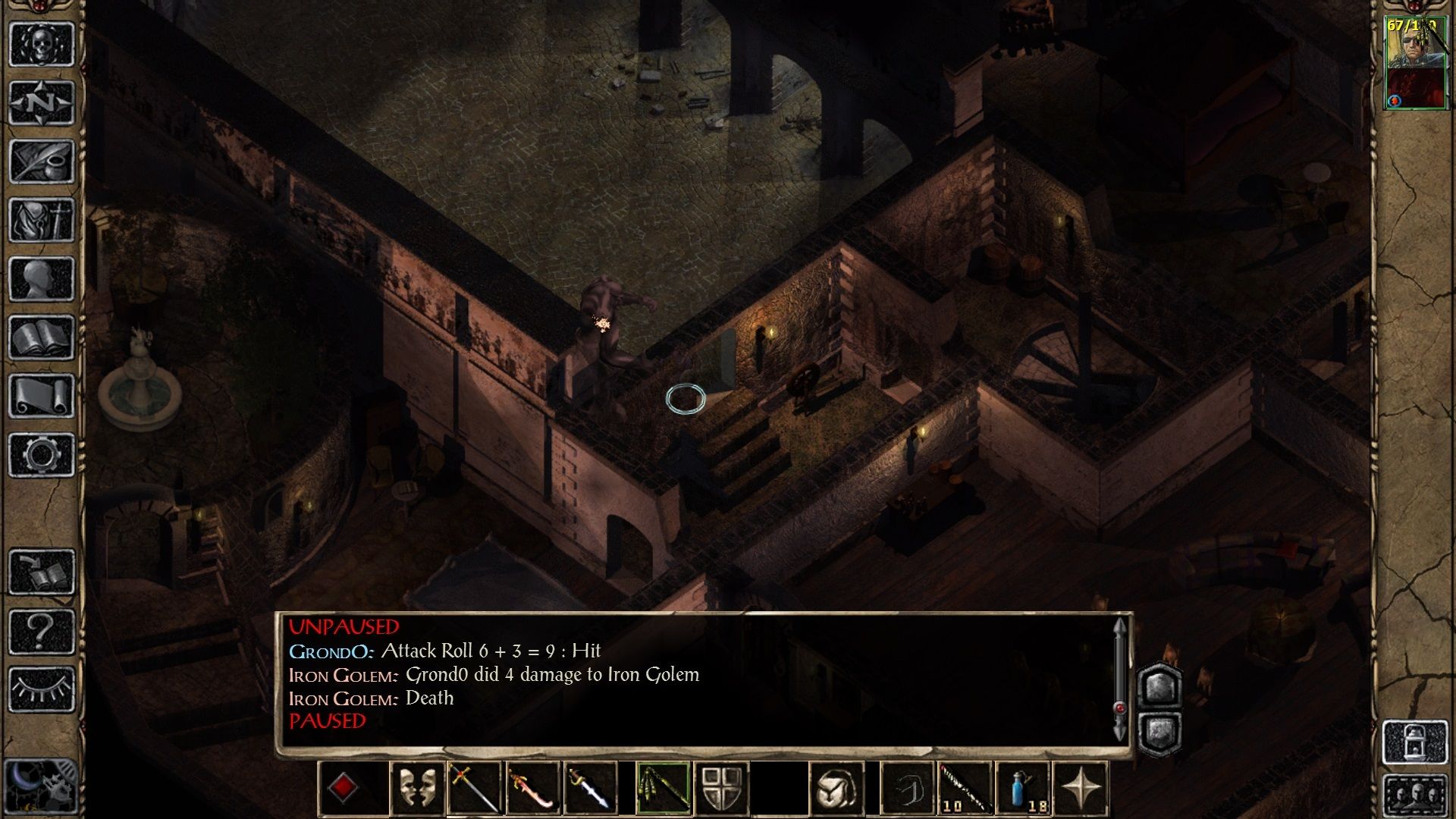Image resolution: width=1456 pixels, height=819 pixels.
Task: Equip the gold-hilted long sword quick weapon
Action: pos(475,789)
